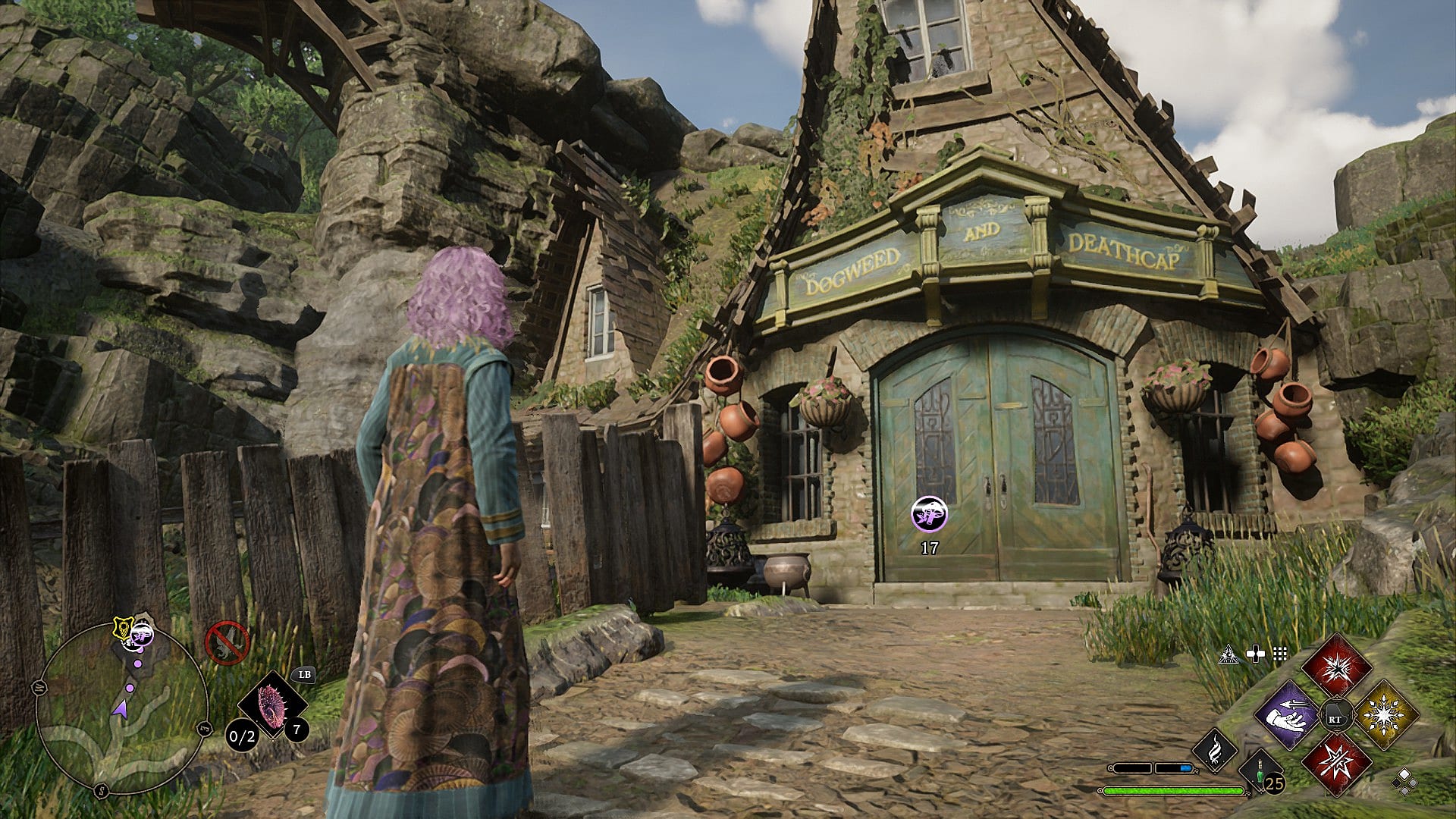
Task: Open the circular minimap
Action: (121, 708)
